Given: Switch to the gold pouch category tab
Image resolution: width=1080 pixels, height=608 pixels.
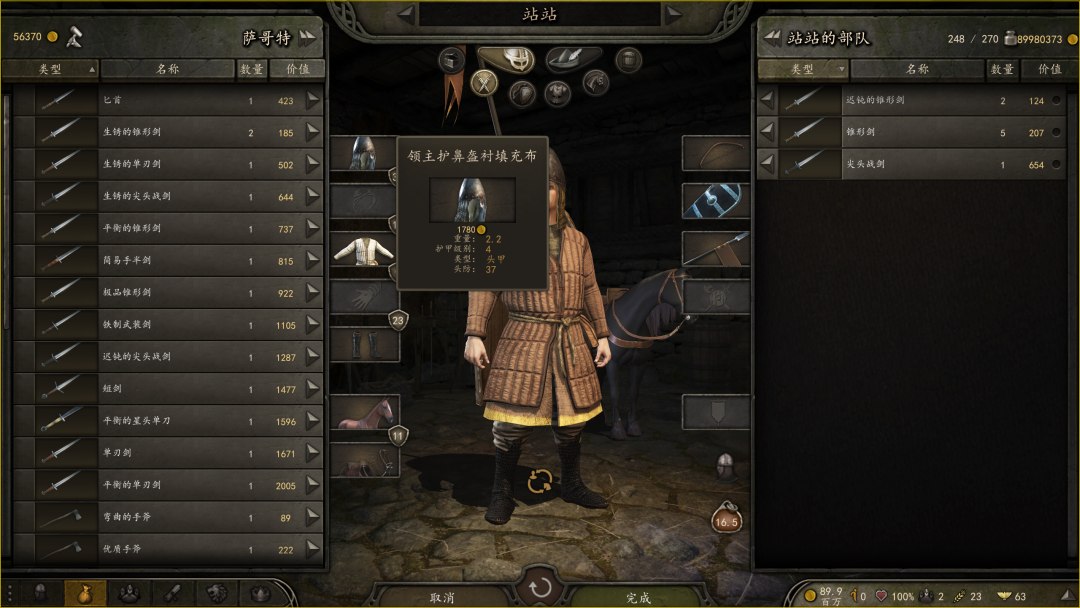Looking at the screenshot, I should 85,593.
